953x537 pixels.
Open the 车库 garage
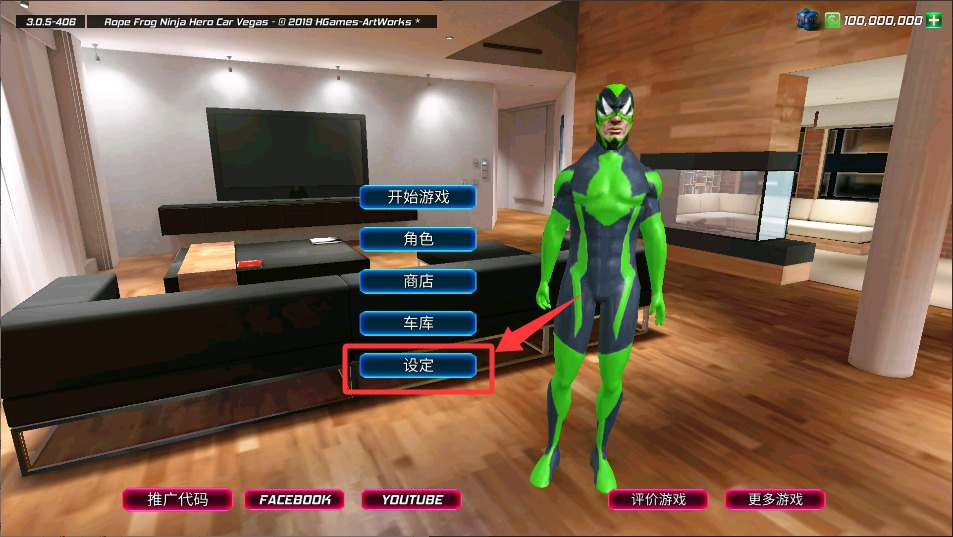click(418, 323)
